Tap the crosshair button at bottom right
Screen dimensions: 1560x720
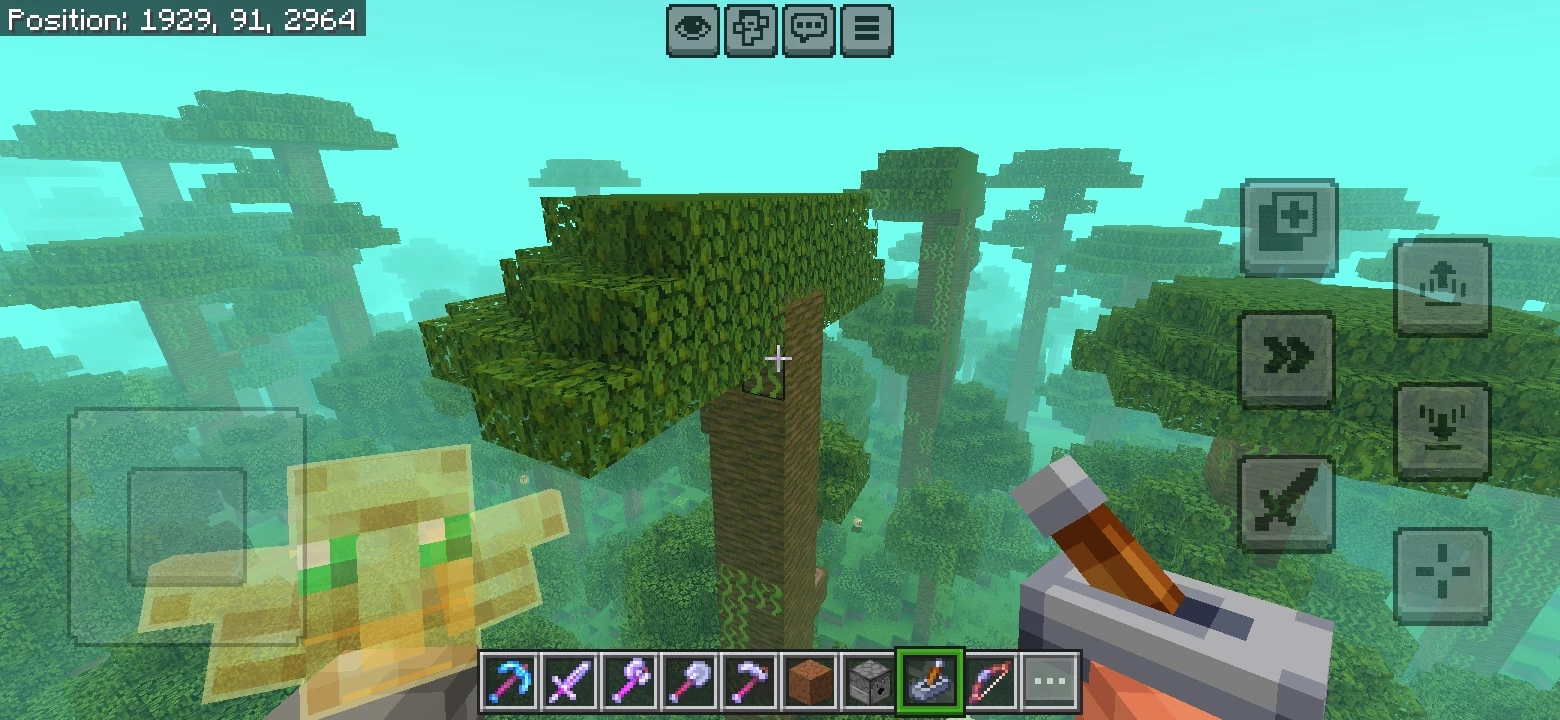(x=1442, y=576)
